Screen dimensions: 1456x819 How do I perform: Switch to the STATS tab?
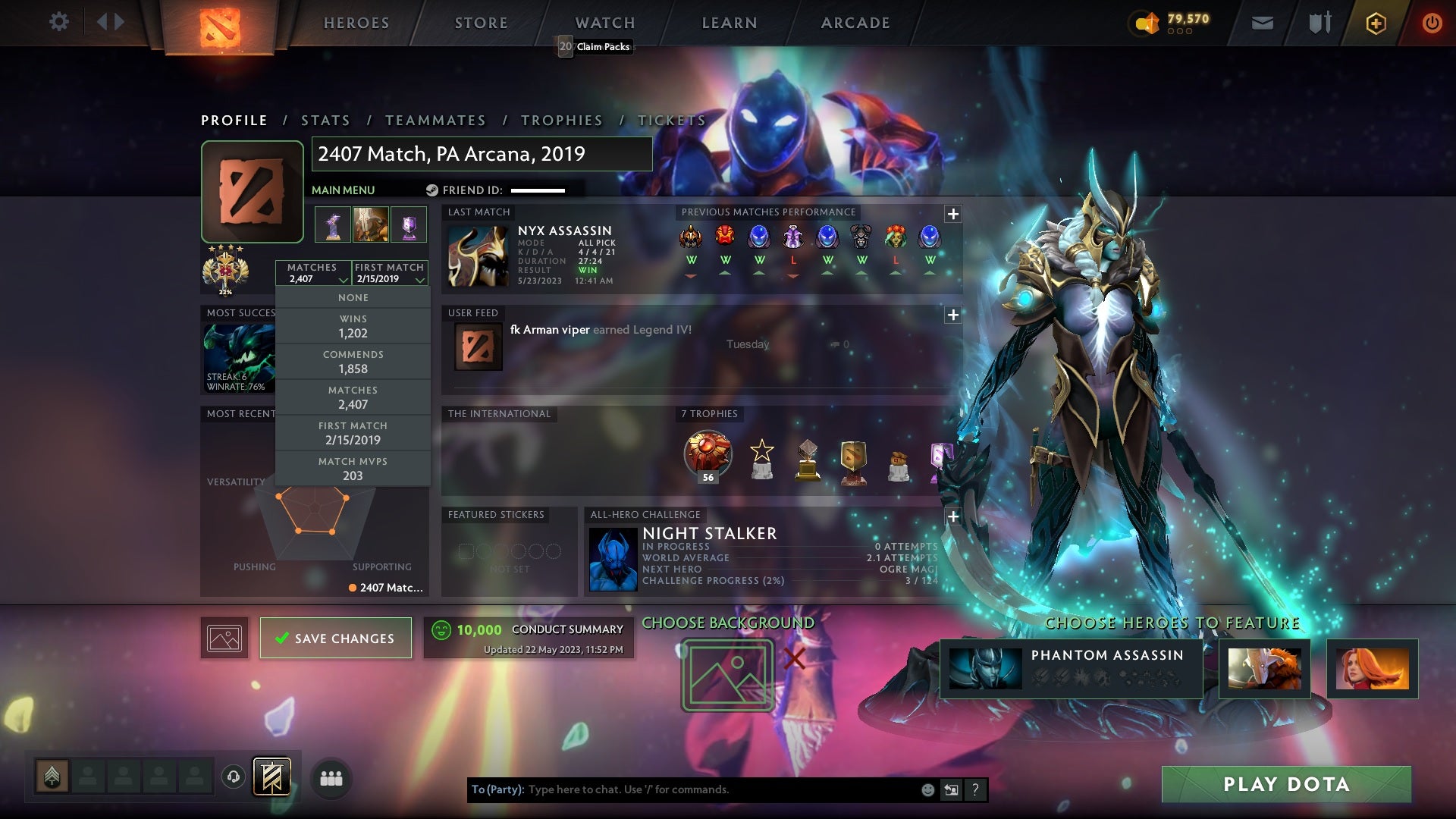coord(325,120)
